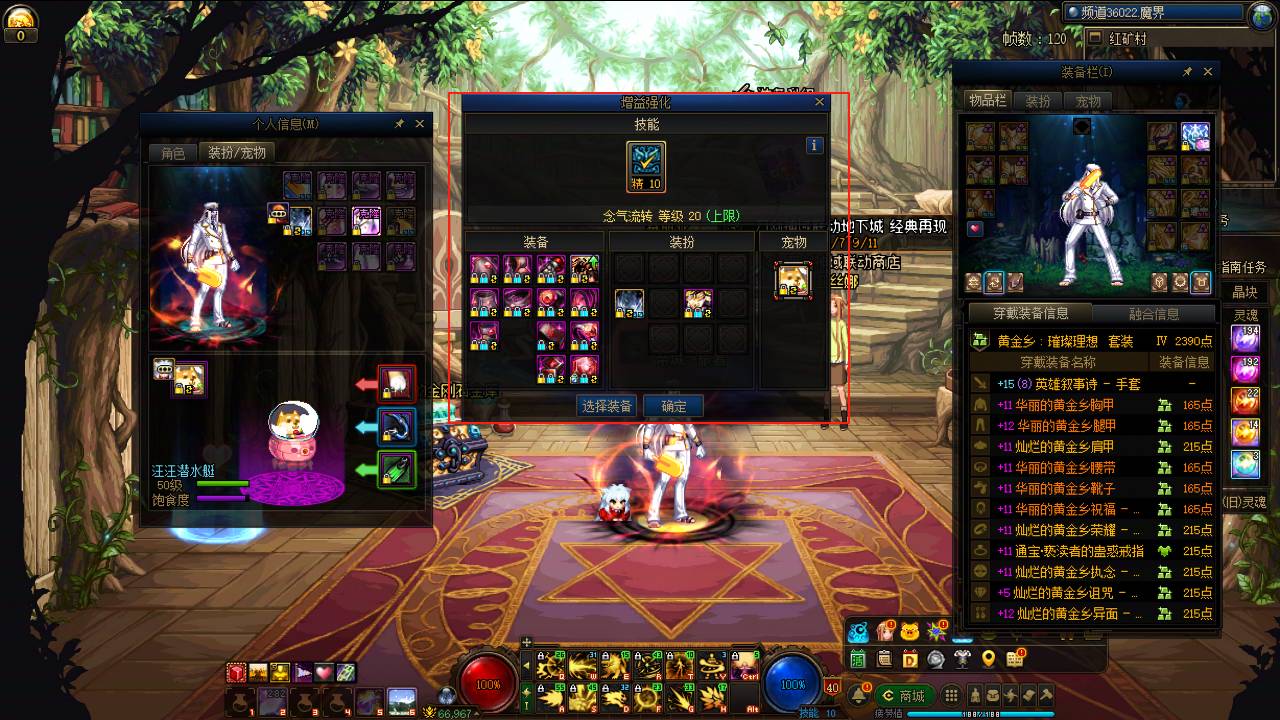Viewport: 1280px width, 720px height.
Task: Click the yellow map pin icon
Action: click(989, 659)
